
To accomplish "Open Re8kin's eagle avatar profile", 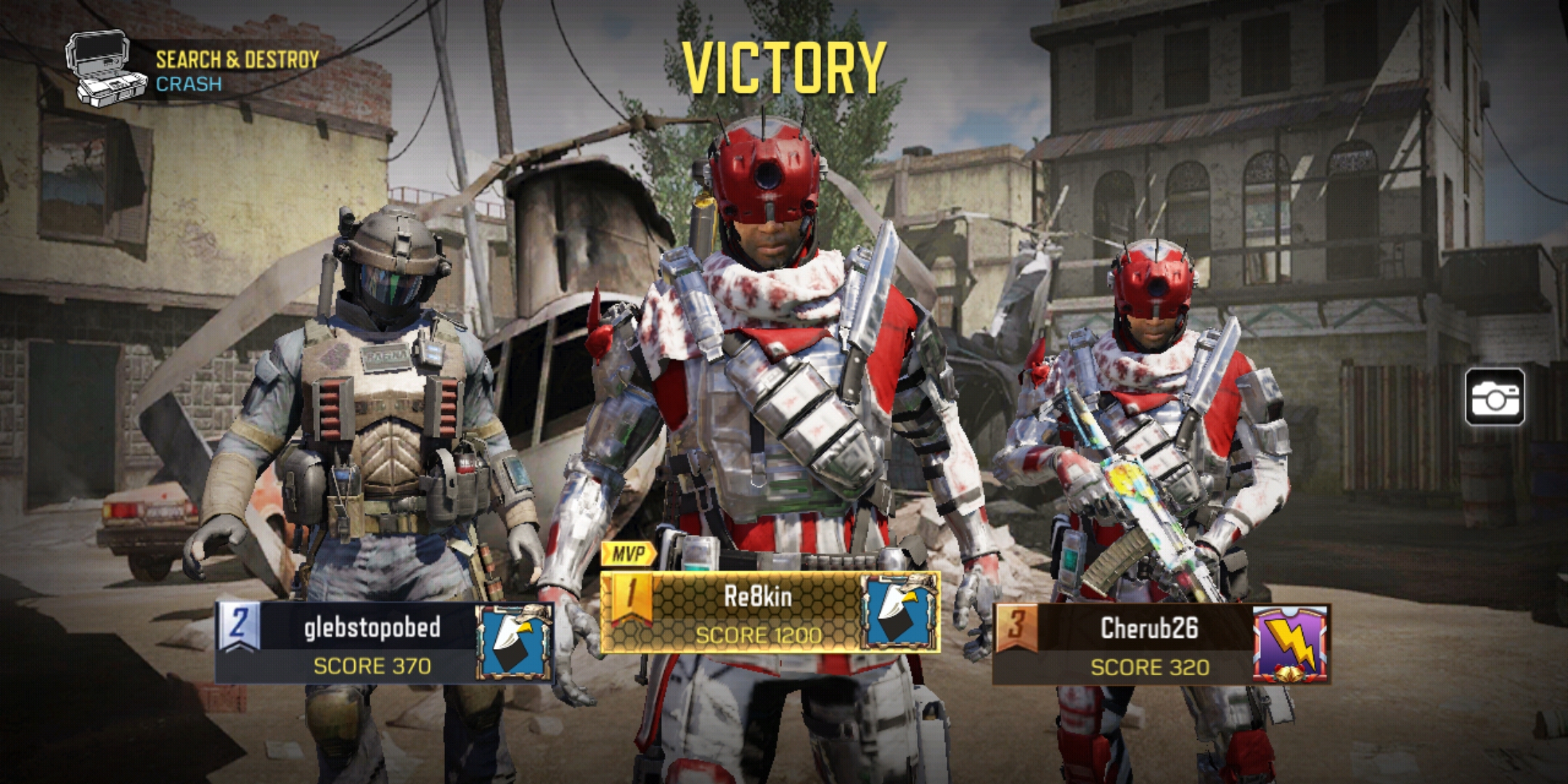I will click(899, 611).
